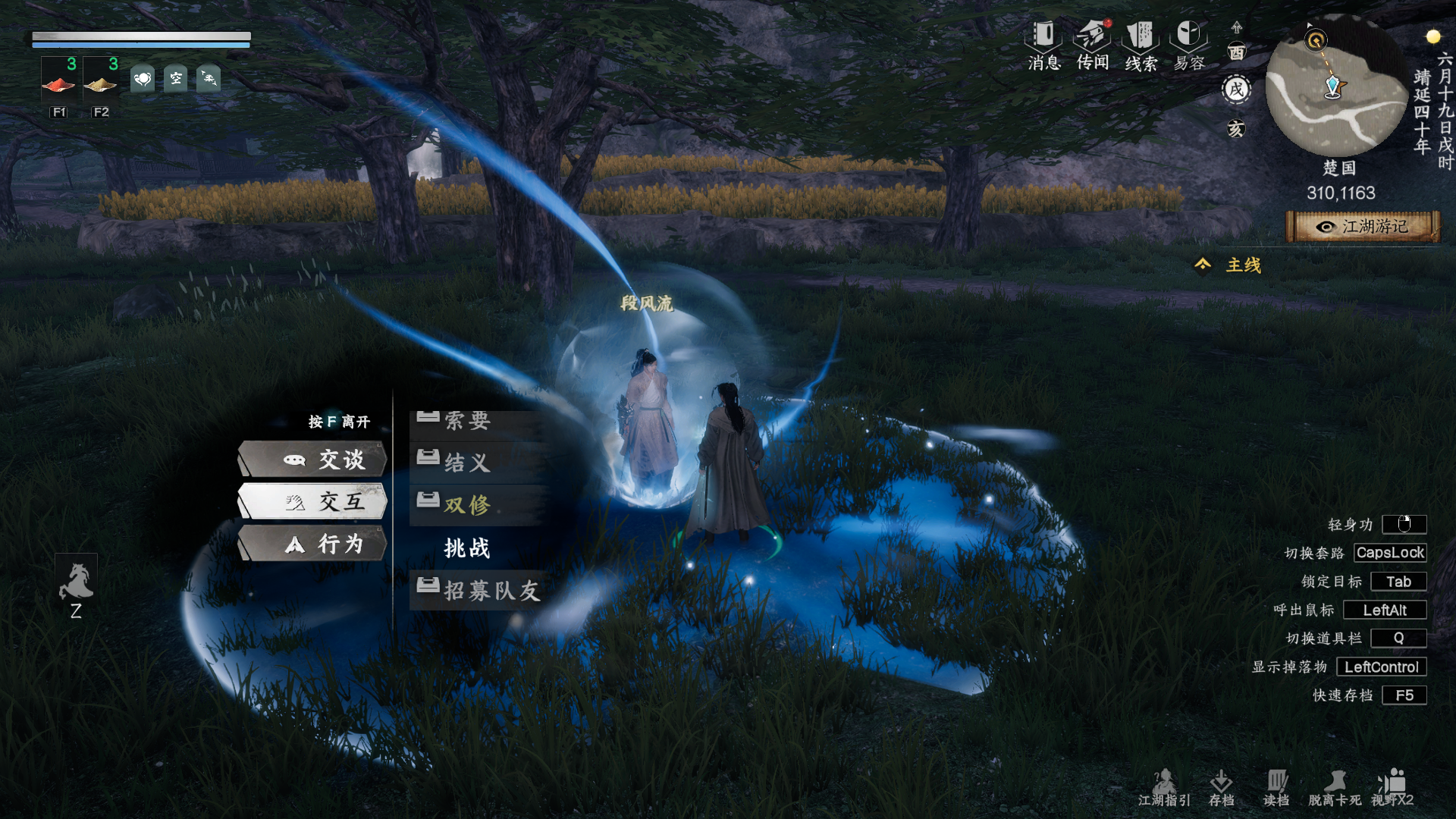The image size is (1456, 819).
Task: Click the circular minimap
Action: [1336, 87]
